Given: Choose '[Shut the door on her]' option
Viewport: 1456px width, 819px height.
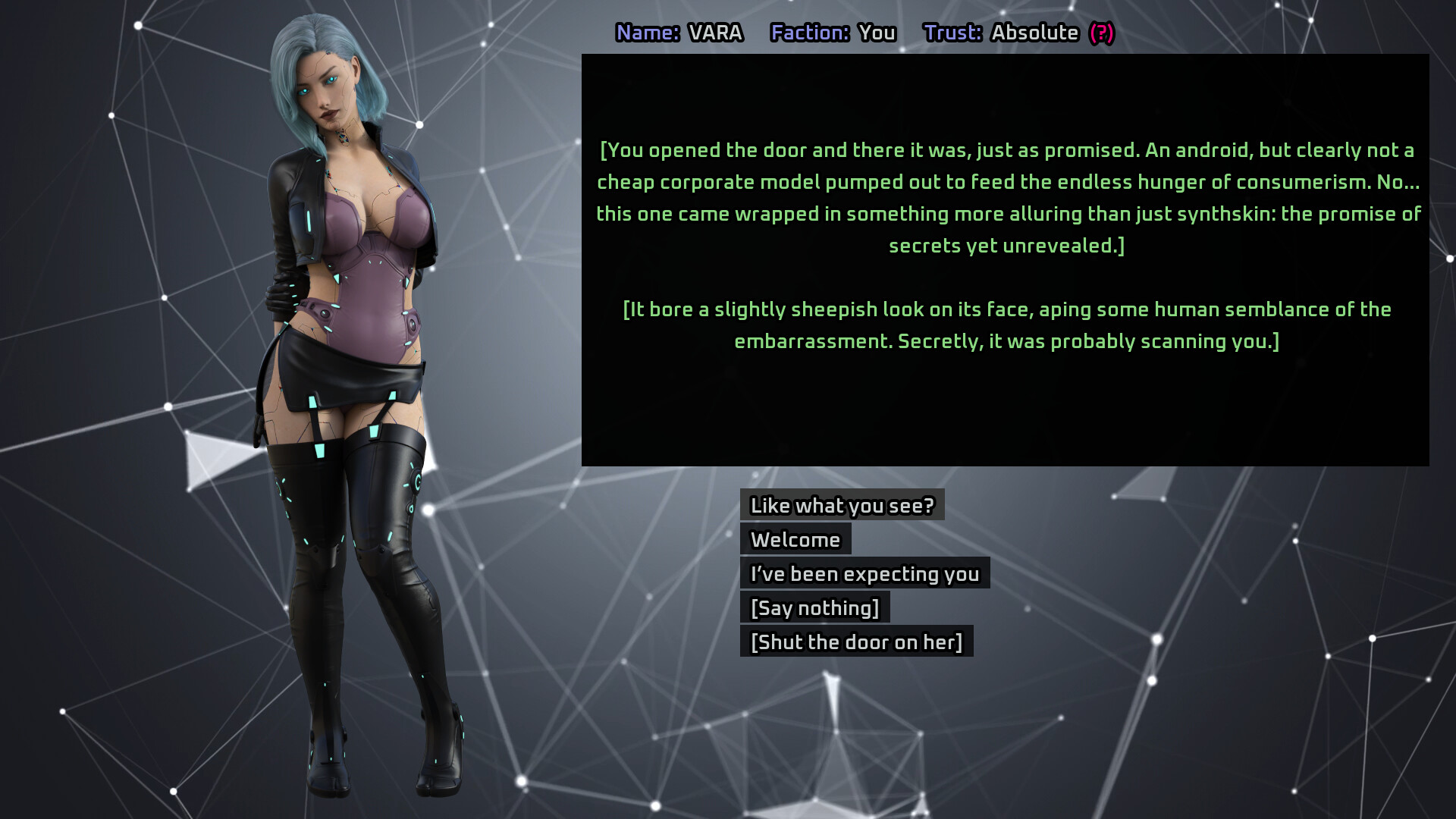Looking at the screenshot, I should (857, 642).
